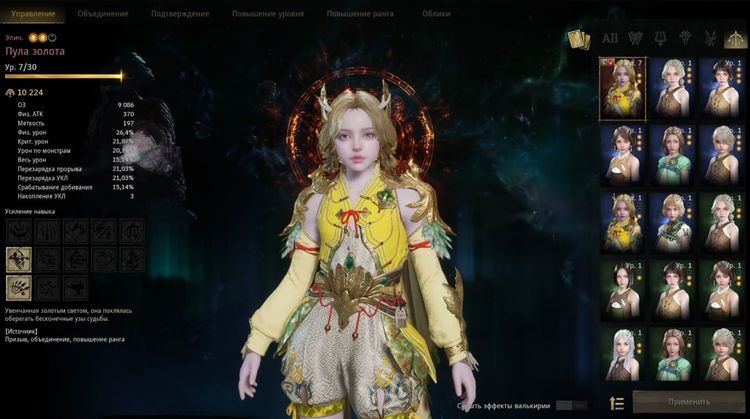750x419 pixels.
Task: Choose the highlighted filter icon at the far right
Action: [x=737, y=39]
